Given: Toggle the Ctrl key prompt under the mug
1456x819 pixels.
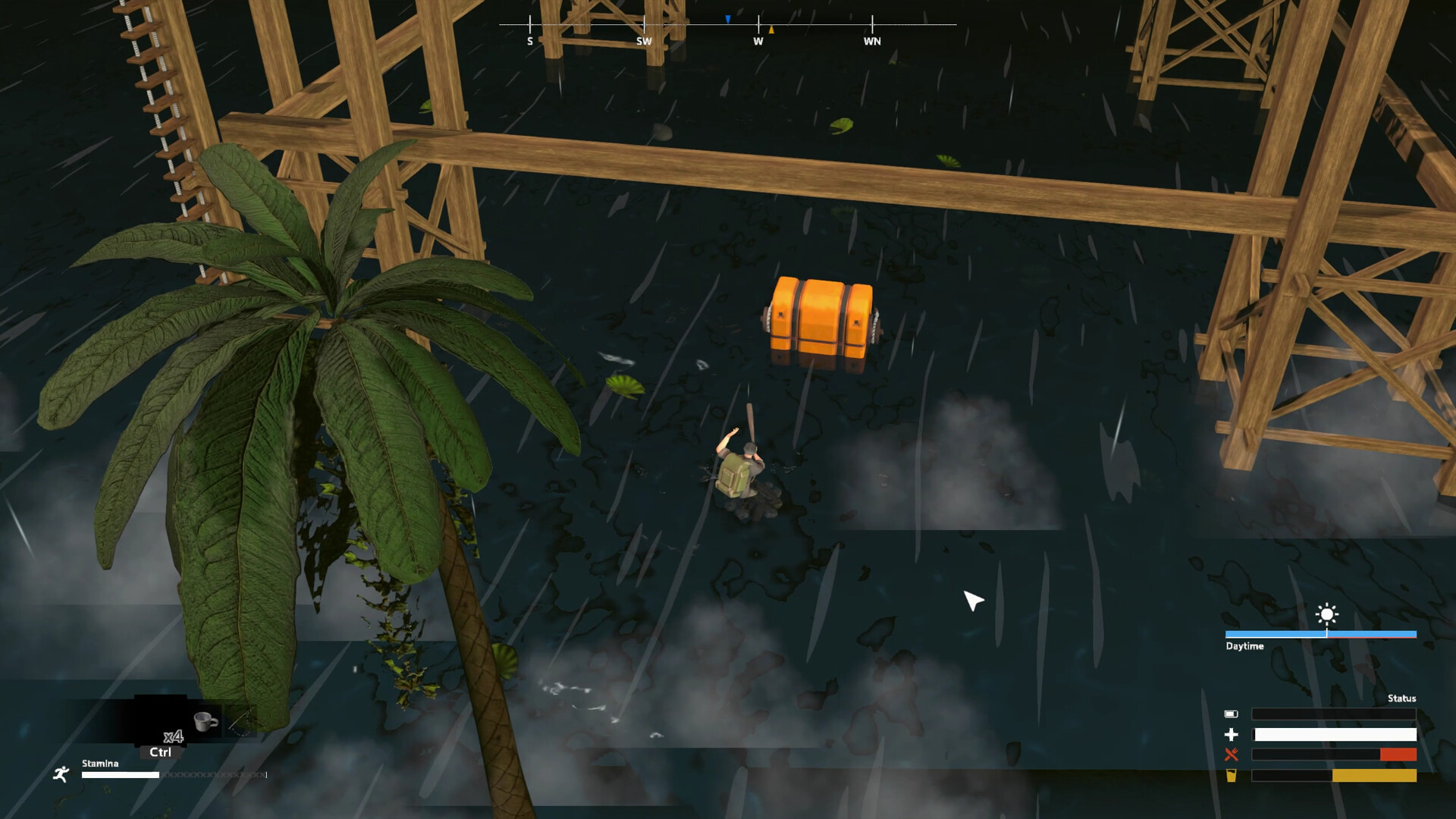Looking at the screenshot, I should (x=160, y=753).
